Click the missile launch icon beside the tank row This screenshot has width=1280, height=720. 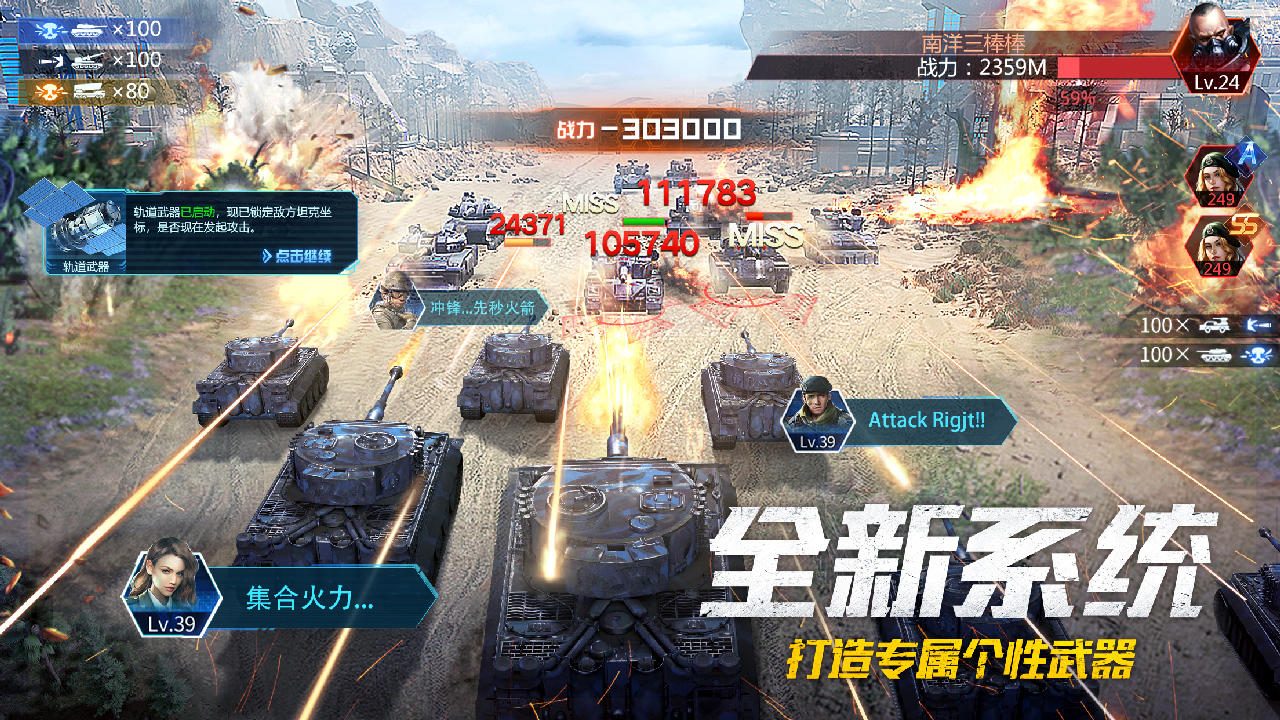pyautogui.click(x=50, y=59)
